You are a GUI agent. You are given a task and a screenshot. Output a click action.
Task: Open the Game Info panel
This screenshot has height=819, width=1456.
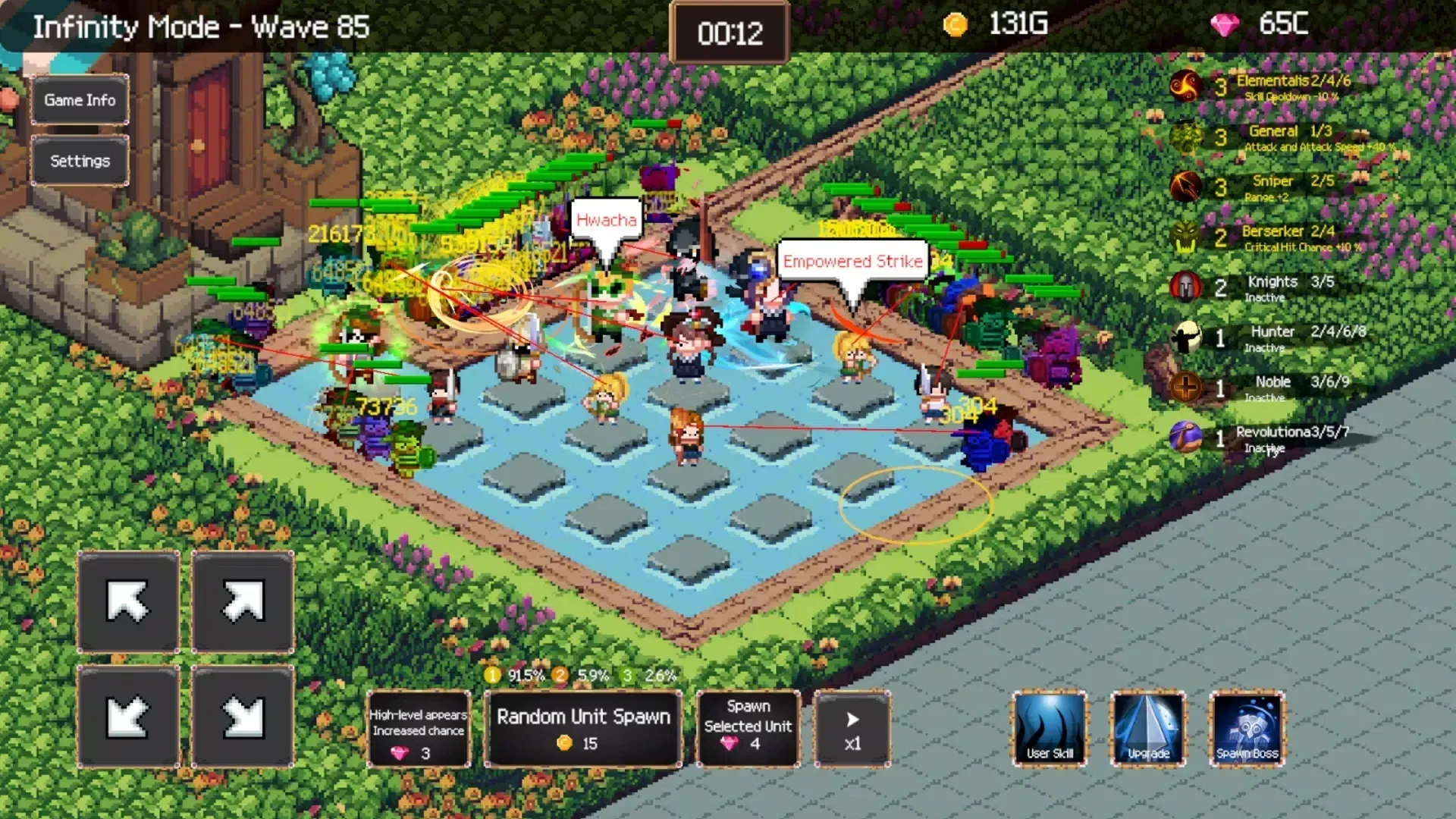pyautogui.click(x=79, y=100)
